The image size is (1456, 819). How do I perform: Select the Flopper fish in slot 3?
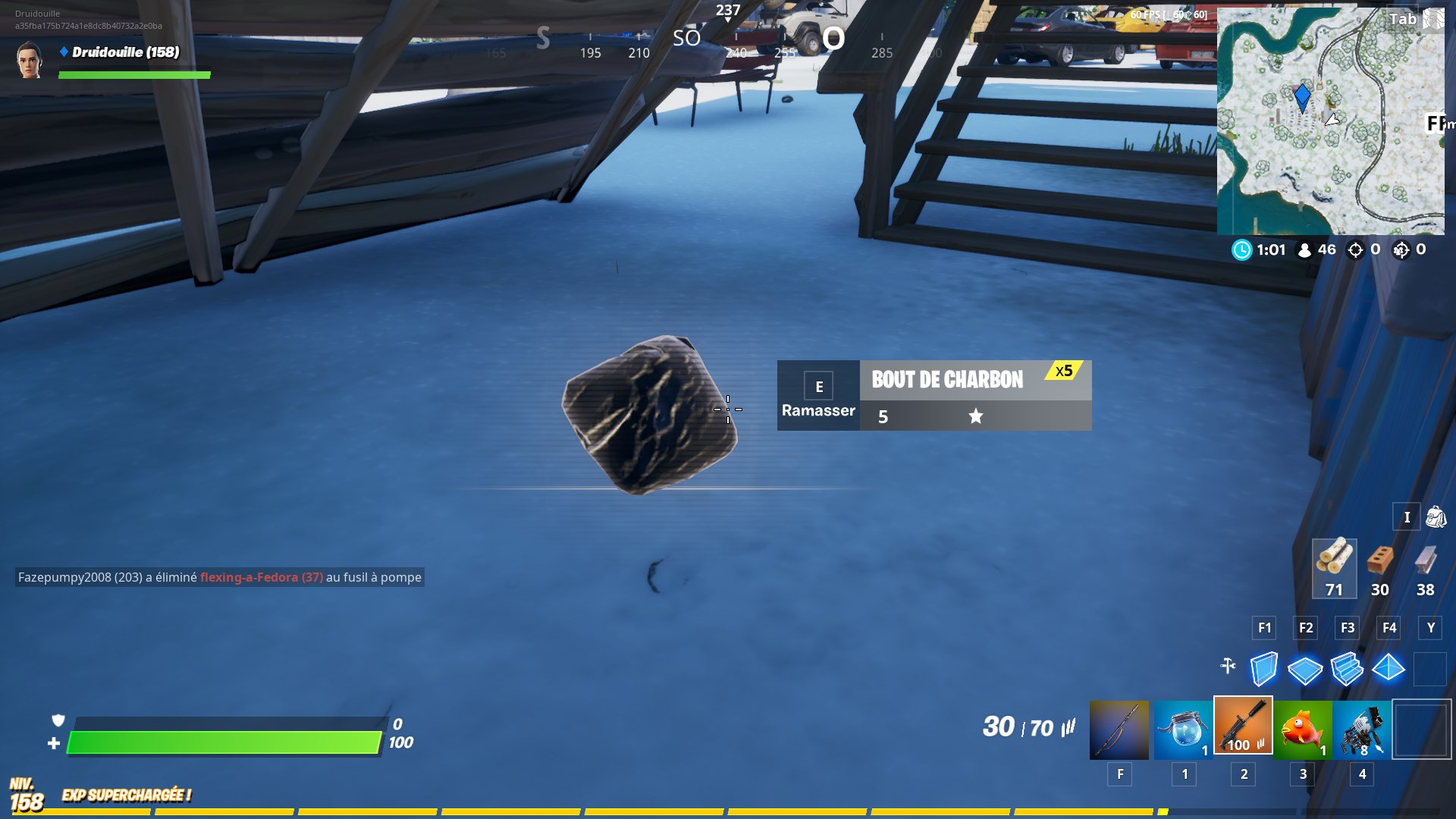pyautogui.click(x=1302, y=726)
